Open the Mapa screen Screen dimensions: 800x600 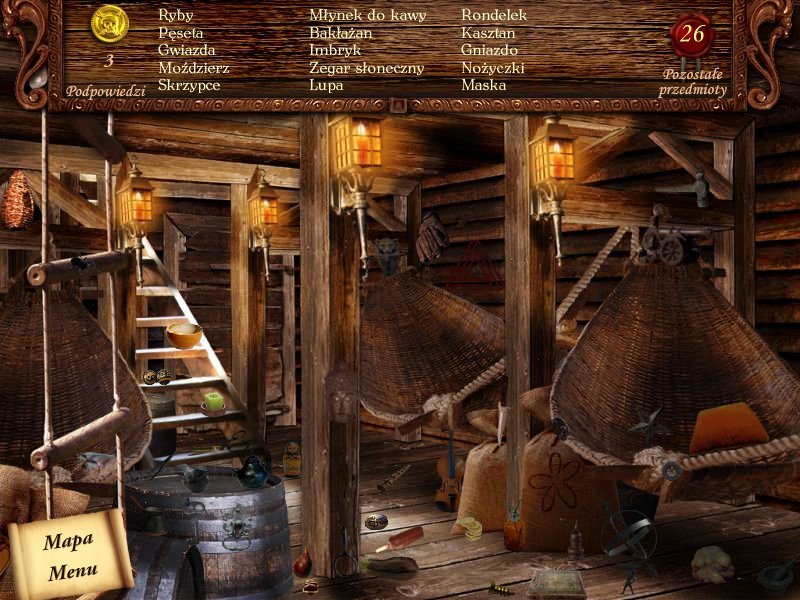pos(68,541)
